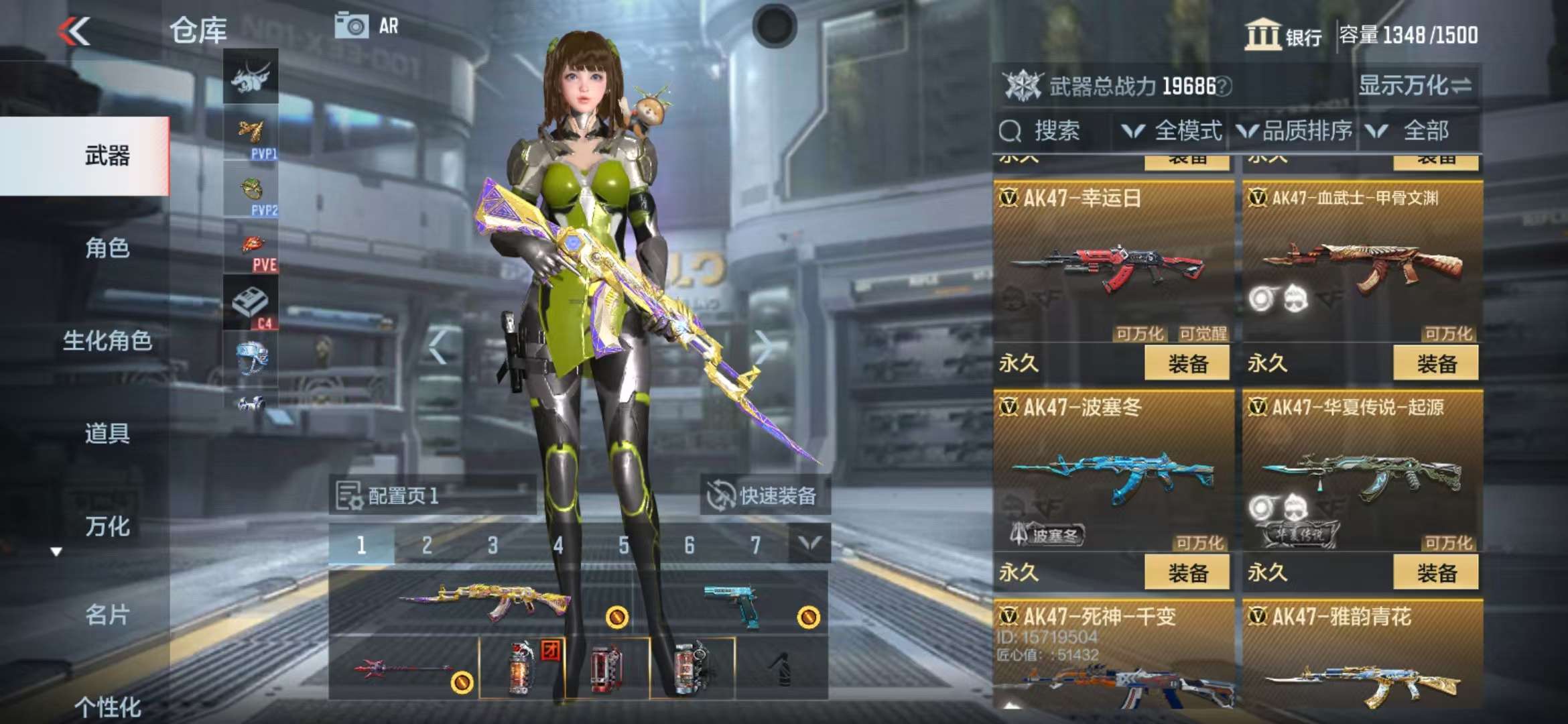Select the PVE loadout icon
Image resolution: width=1568 pixels, height=724 pixels.
coord(251,251)
